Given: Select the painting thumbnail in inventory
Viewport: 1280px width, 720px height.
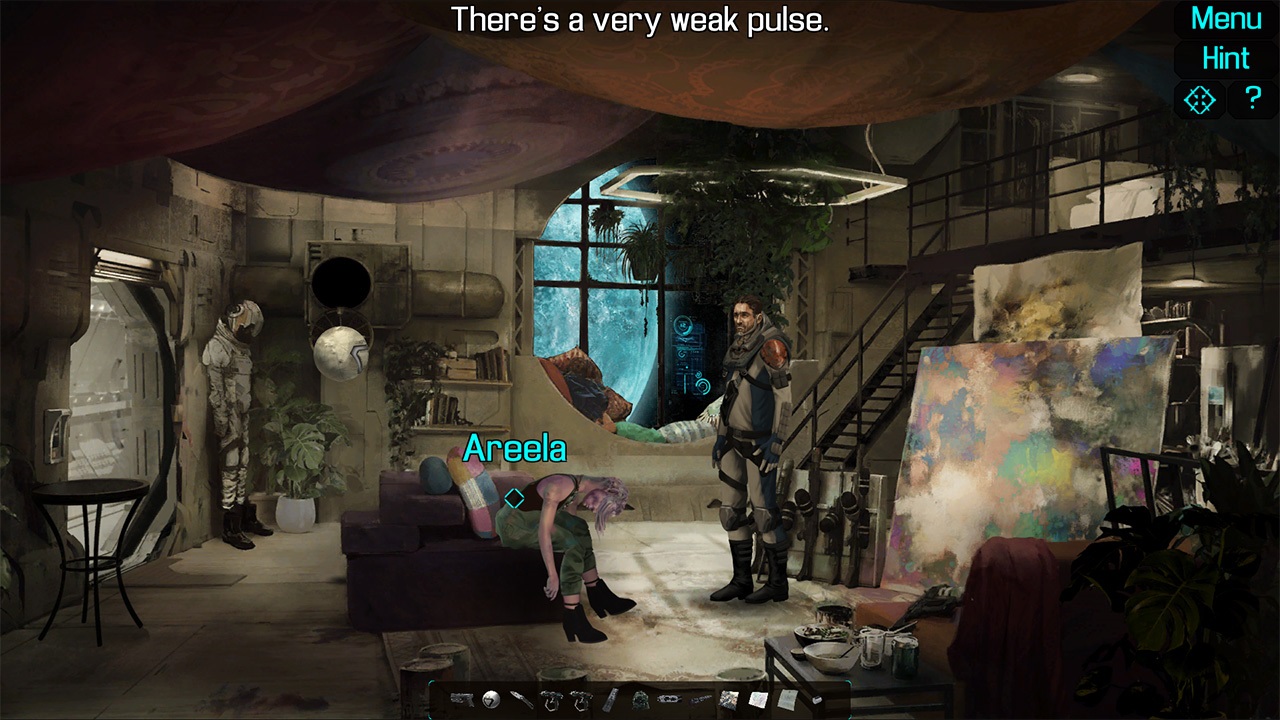Looking at the screenshot, I should [x=729, y=699].
